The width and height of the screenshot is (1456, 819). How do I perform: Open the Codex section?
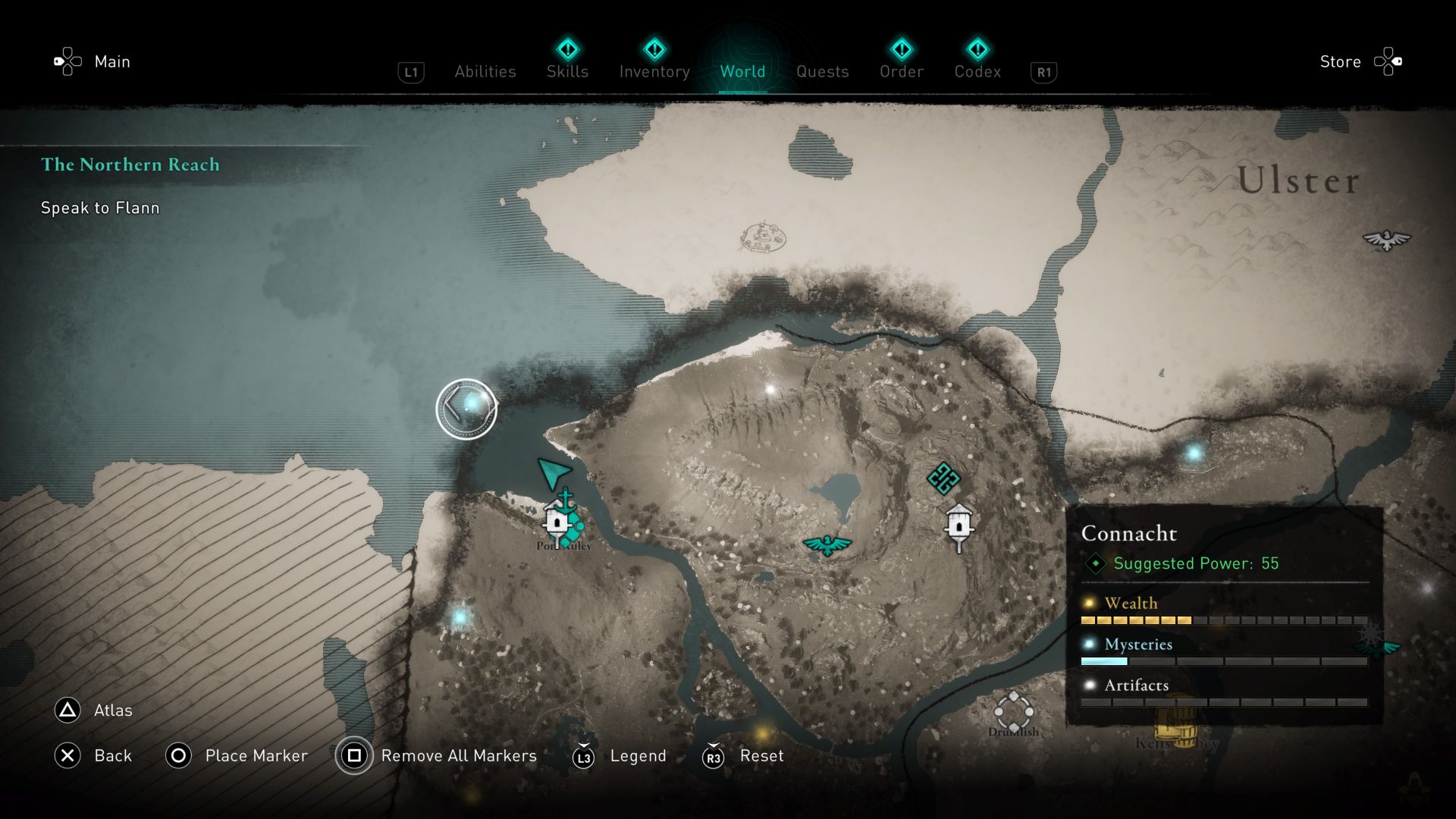pyautogui.click(x=977, y=71)
